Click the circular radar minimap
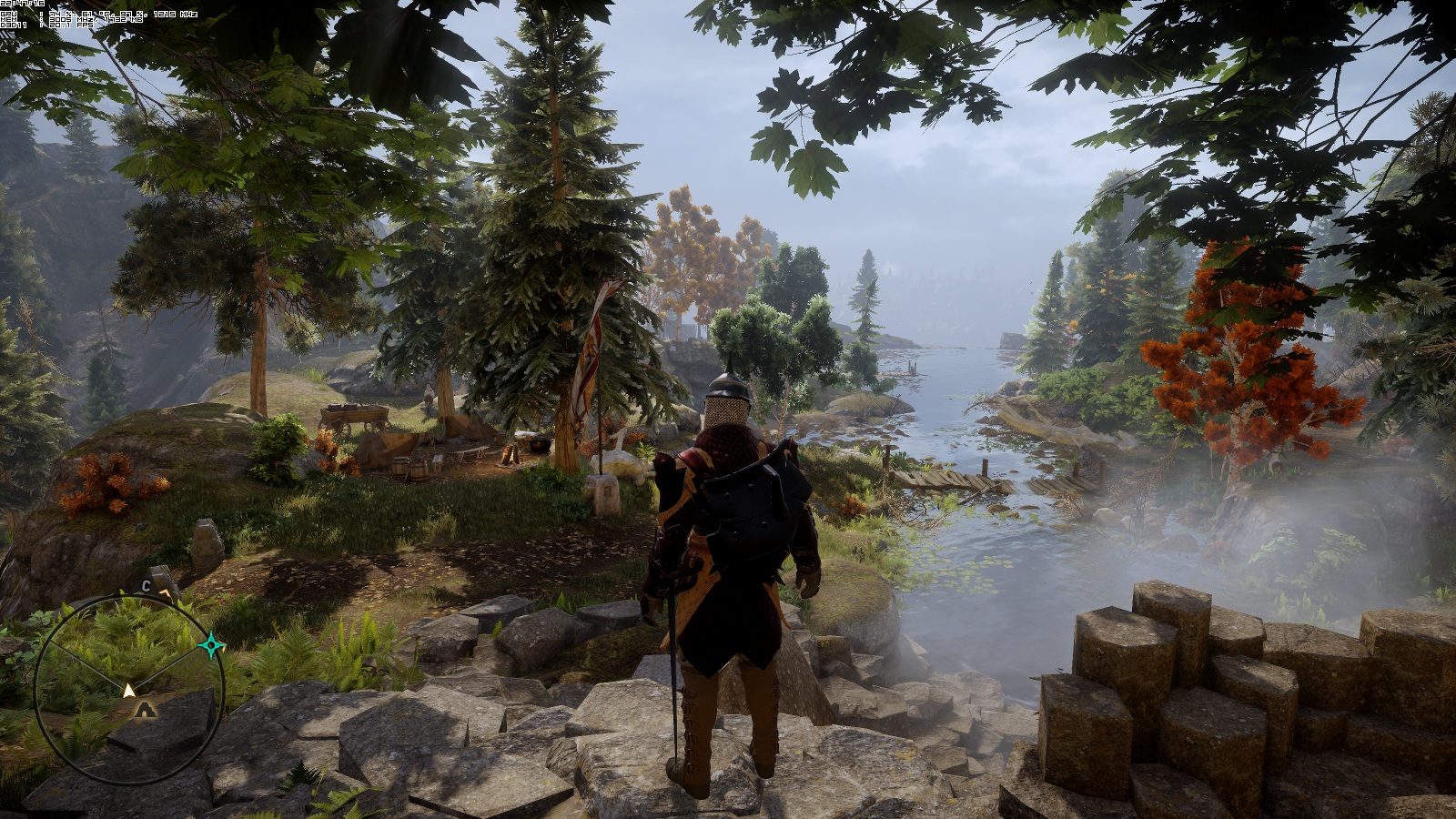Screen dimensions: 1456x819 (128, 689)
